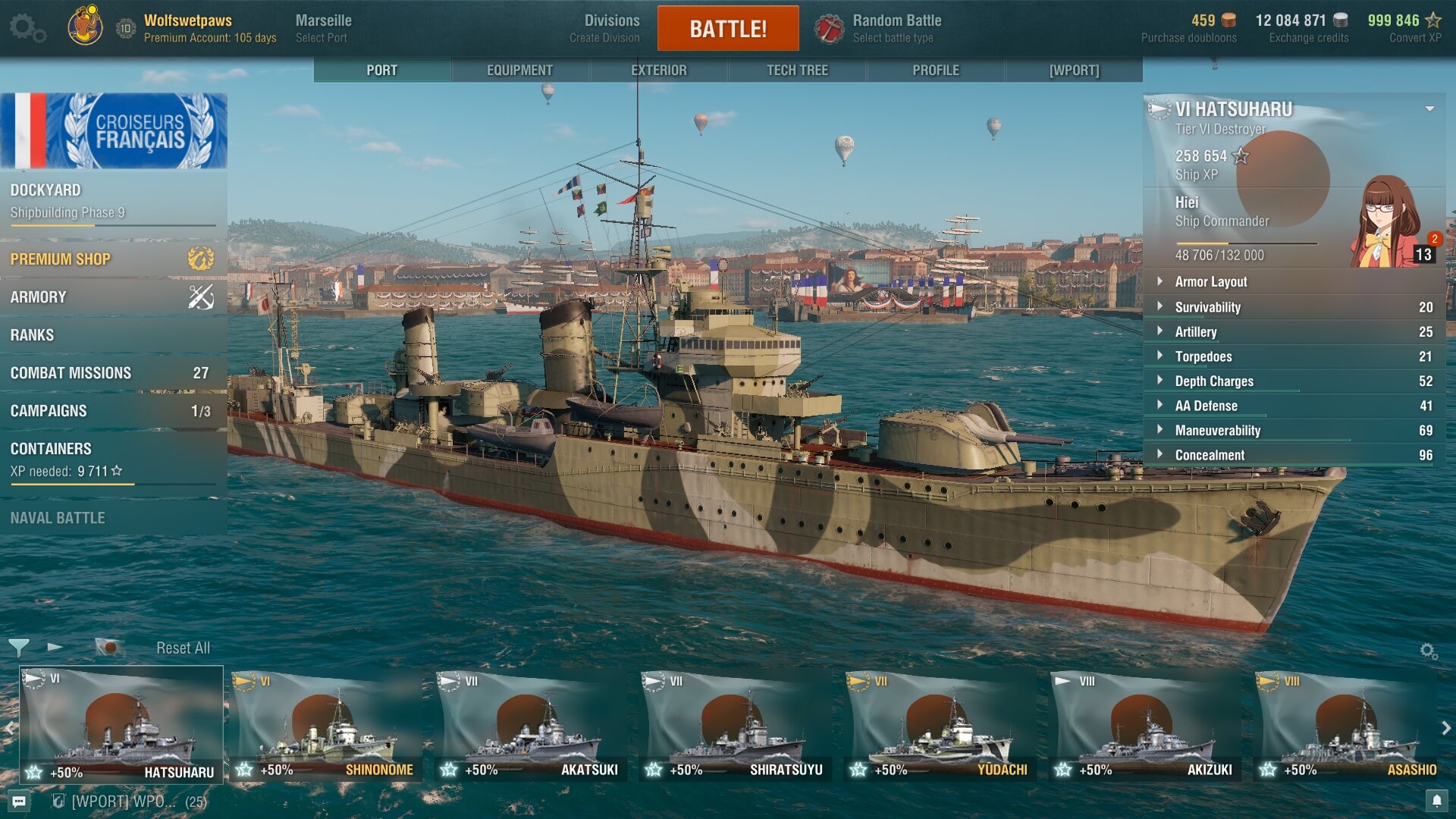
Task: Expand the Torpedoes stats row
Action: click(1203, 356)
